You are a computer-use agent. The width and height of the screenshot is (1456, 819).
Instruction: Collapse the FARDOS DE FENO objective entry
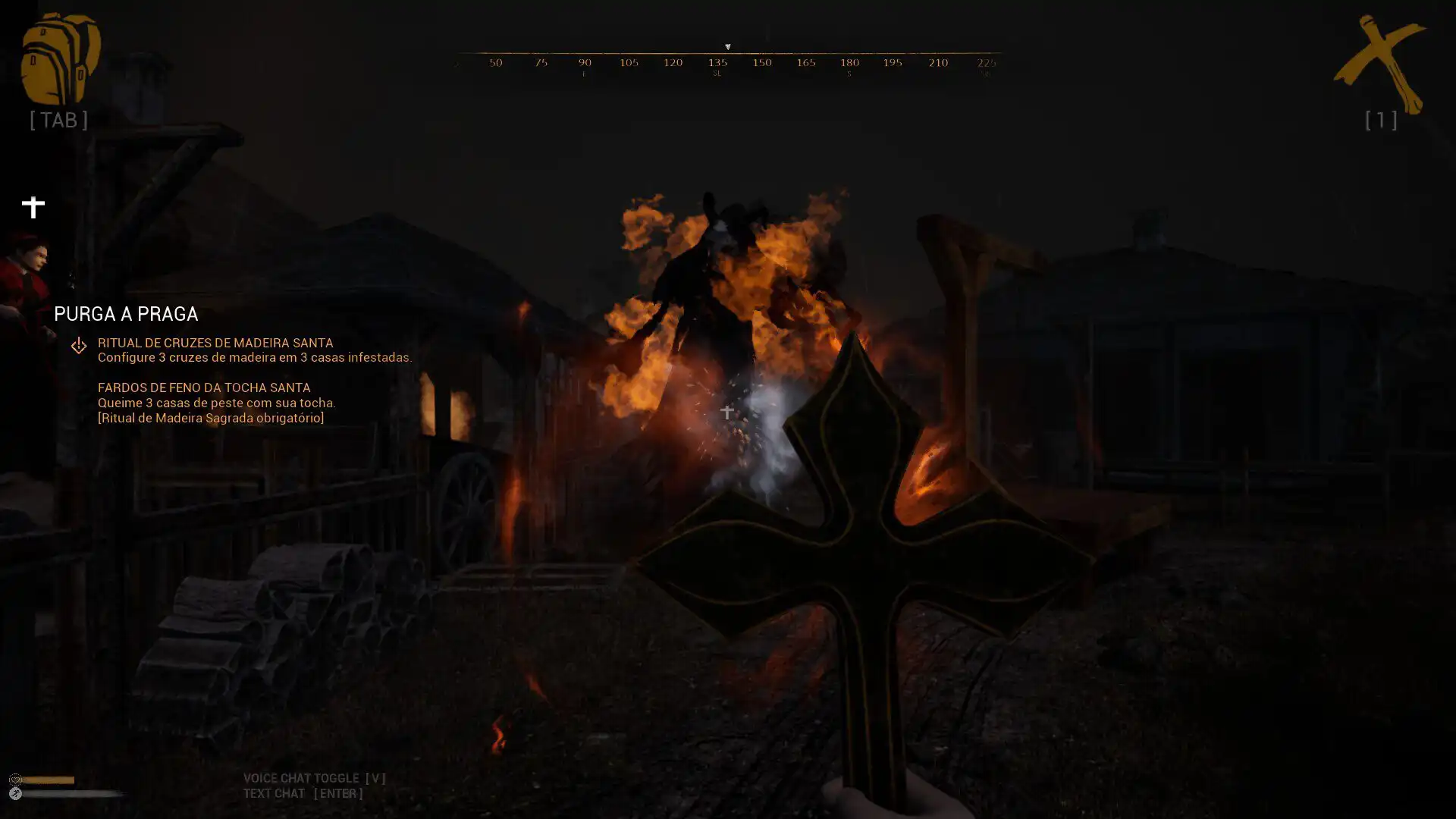pos(203,388)
